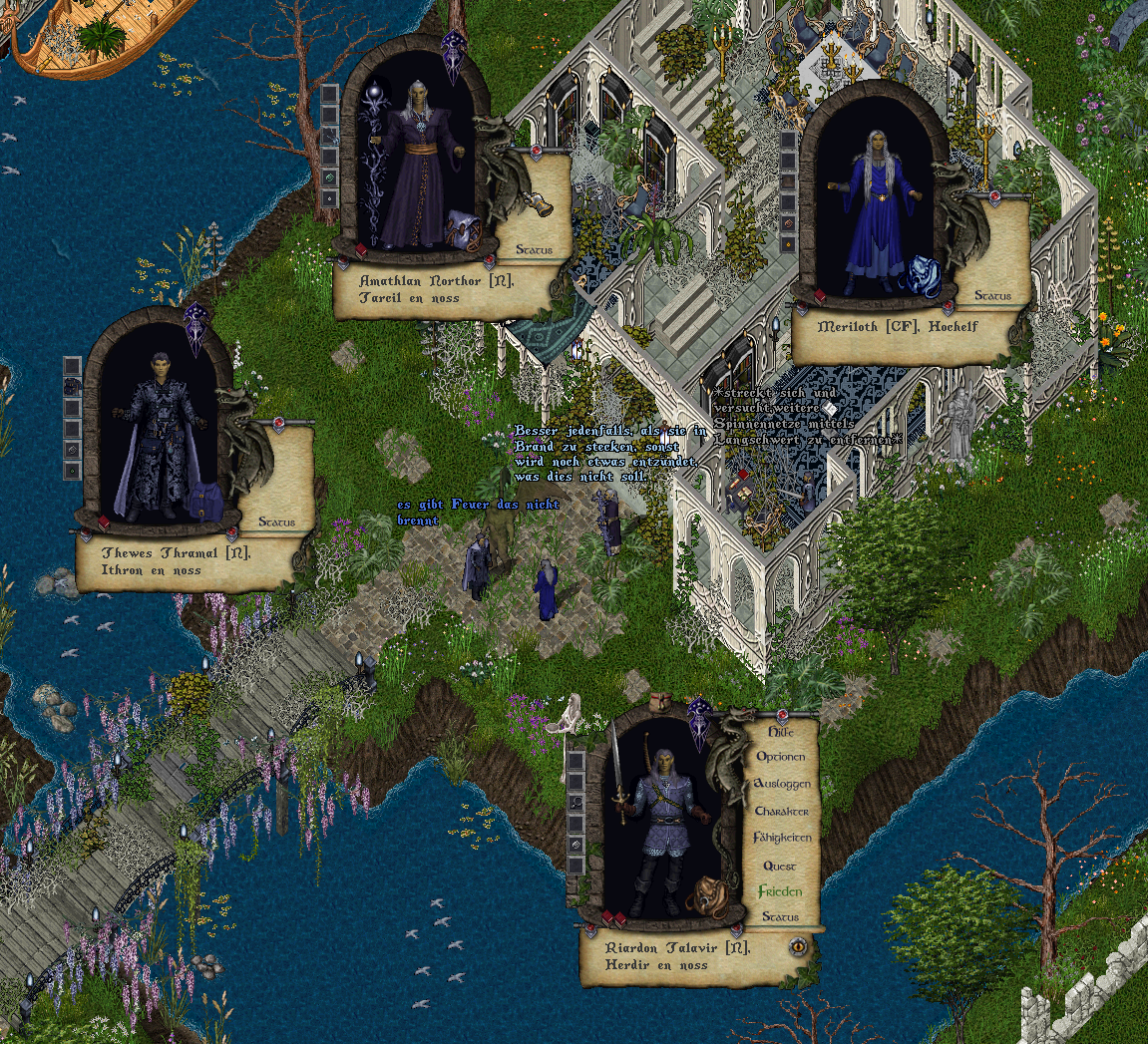Viewport: 1148px width, 1044px height.
Task: Open the Quest log
Action: coord(780,866)
